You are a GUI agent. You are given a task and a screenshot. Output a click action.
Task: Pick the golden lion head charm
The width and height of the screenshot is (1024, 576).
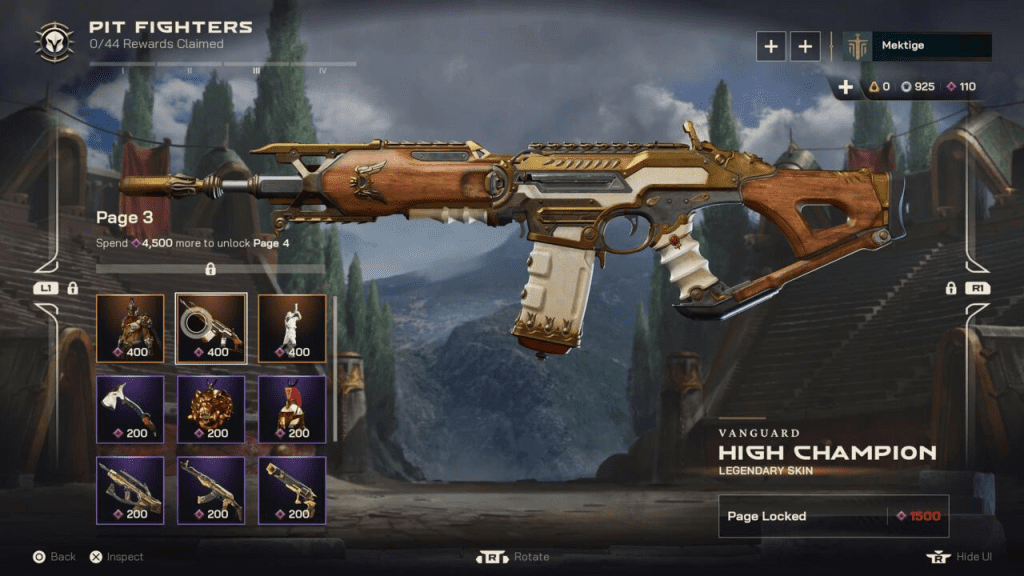pyautogui.click(x=211, y=409)
